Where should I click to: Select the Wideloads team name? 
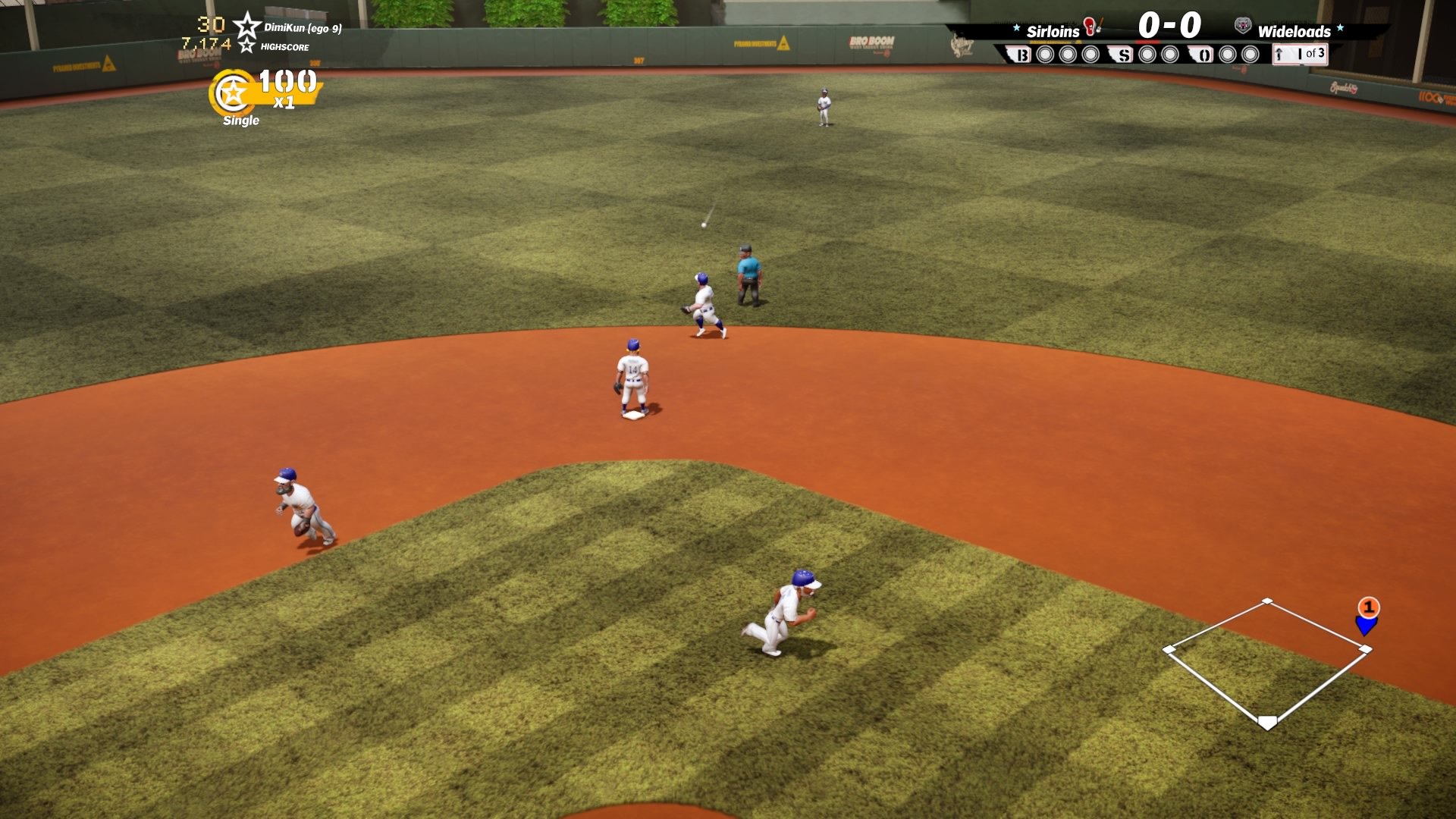click(1294, 32)
